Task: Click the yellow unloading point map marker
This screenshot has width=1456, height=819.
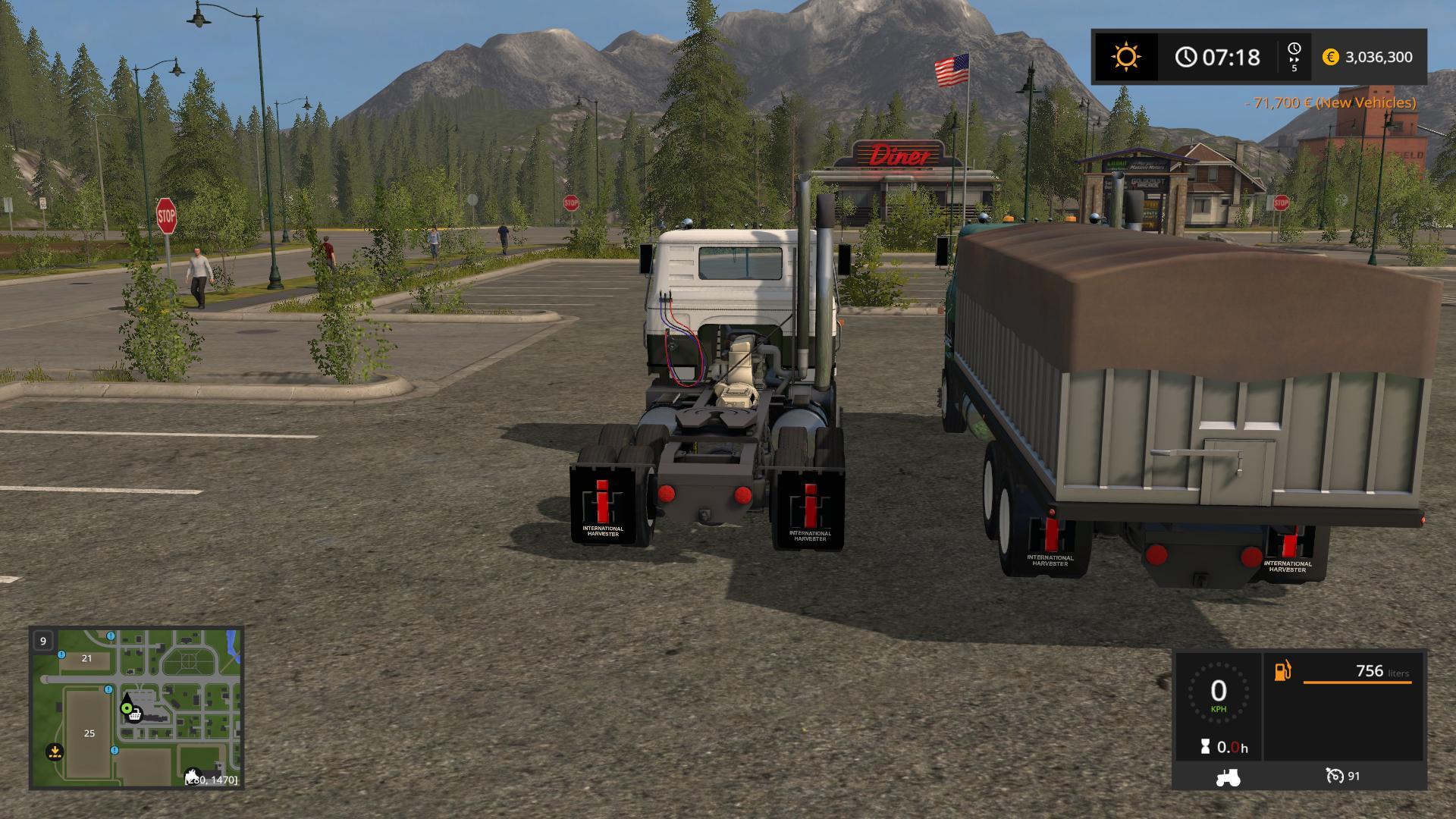Action: (x=55, y=752)
